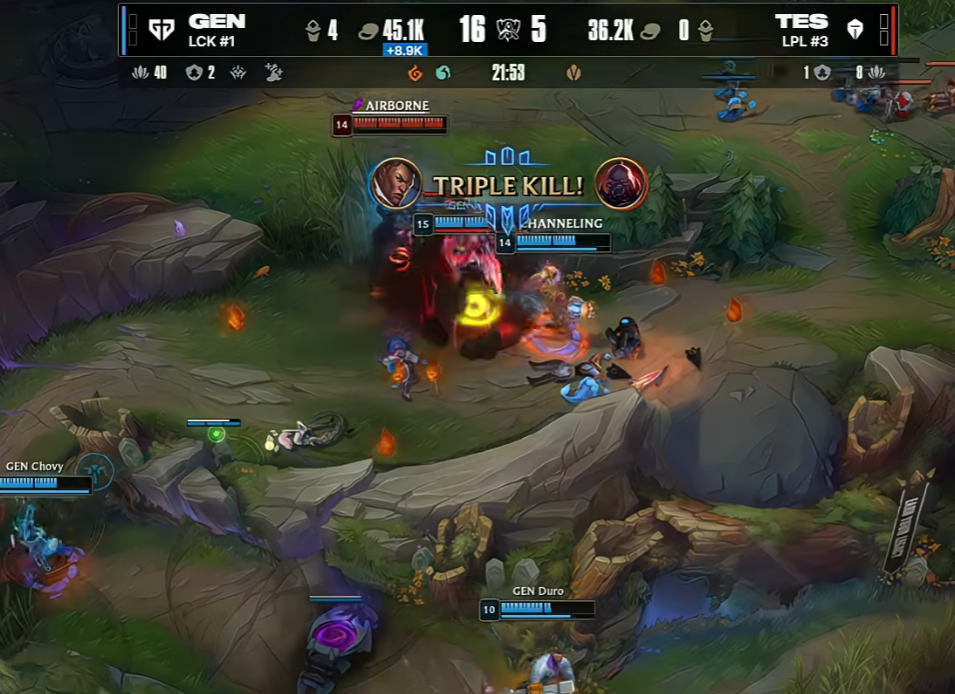Select the GEN Chovy nameplate

34,466
